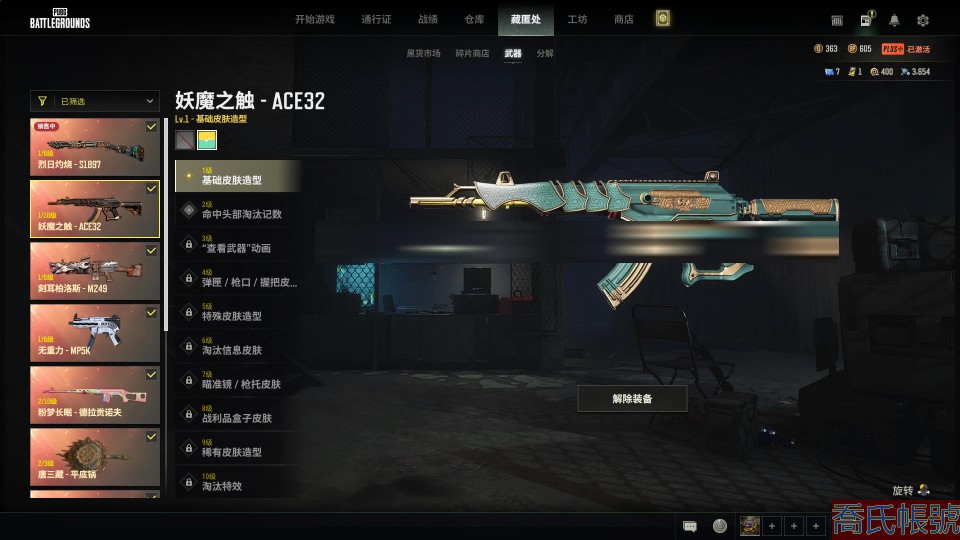Viewport: 960px width, 540px height.
Task: Select the 特殊皮肤造型 level 5 row
Action: (x=238, y=312)
